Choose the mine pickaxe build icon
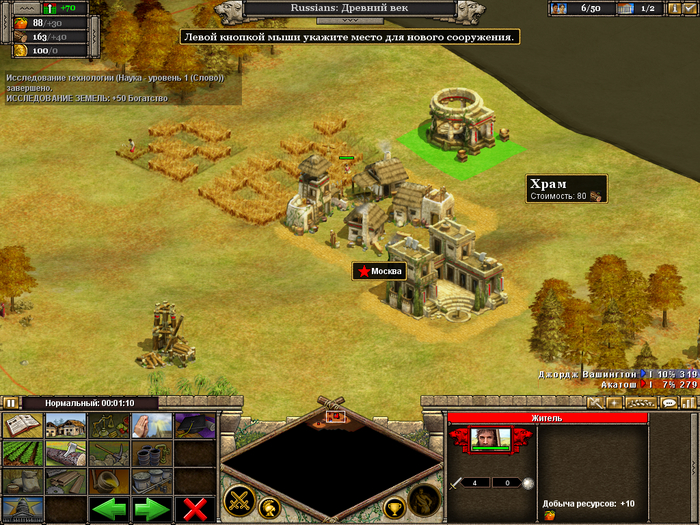The width and height of the screenshot is (700, 525). (x=108, y=454)
